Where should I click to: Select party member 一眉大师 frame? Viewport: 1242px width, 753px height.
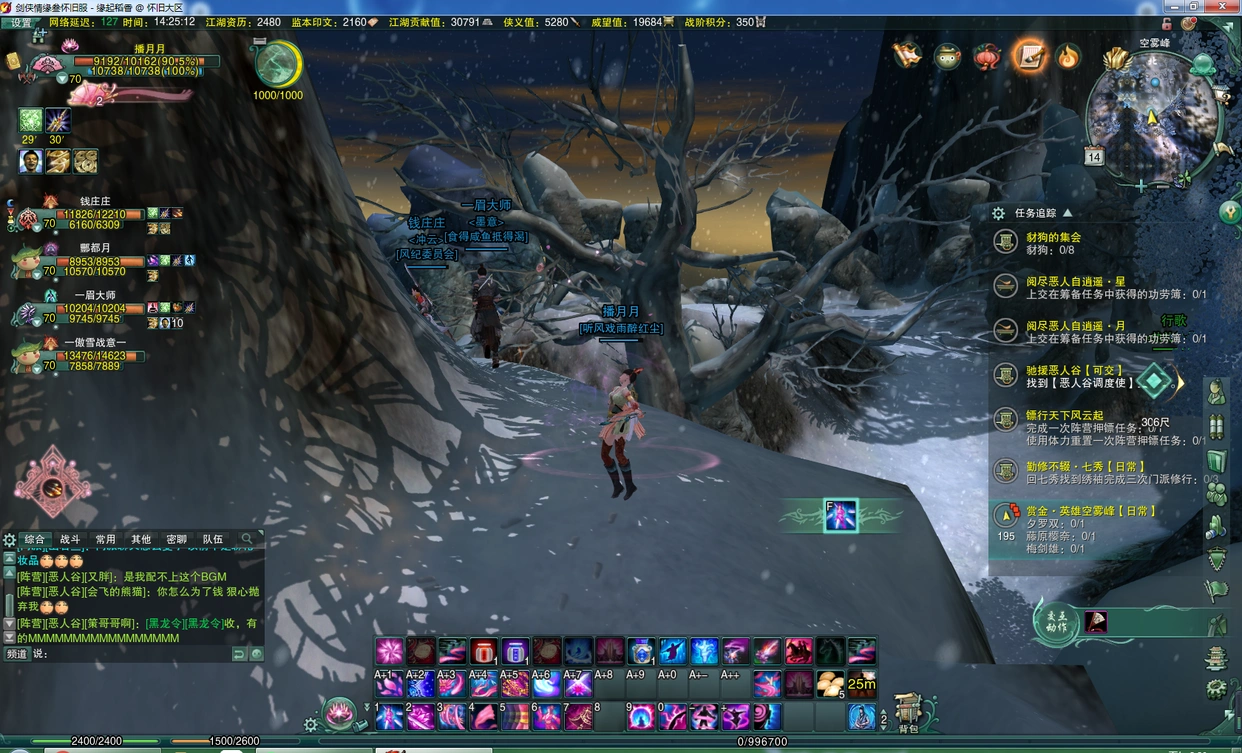tap(95, 308)
